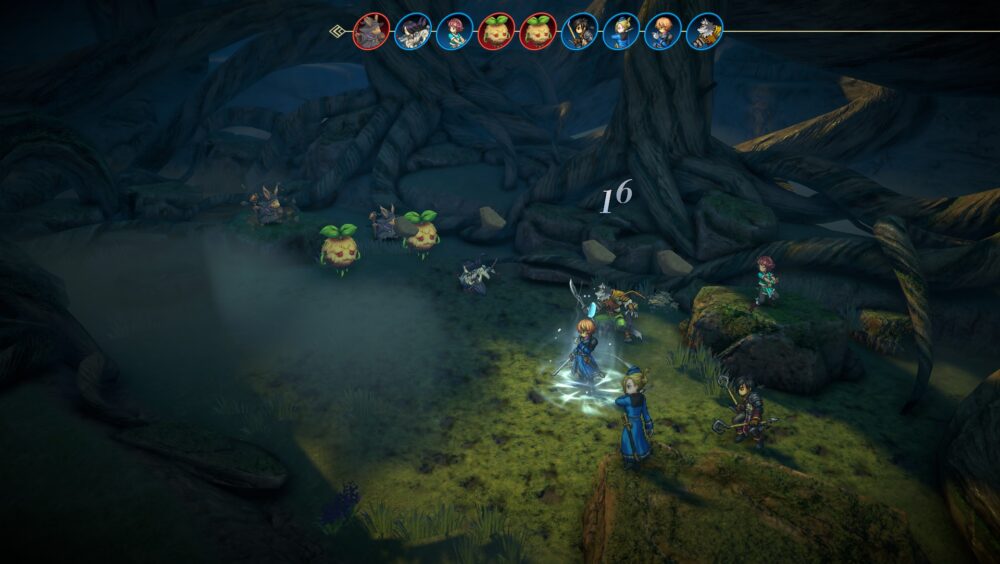Click the pink-haired girl turn portrait
Screen dimensions: 1000x564
[x=454, y=31]
